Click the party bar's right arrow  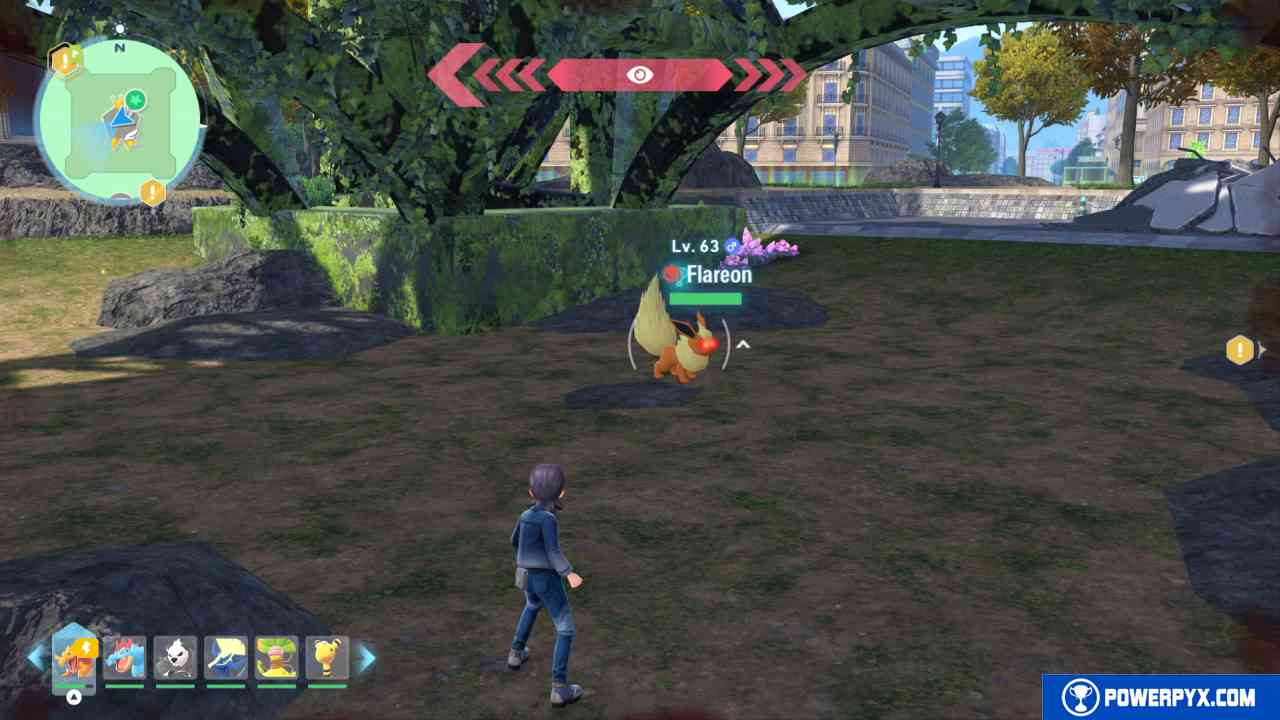click(x=367, y=657)
